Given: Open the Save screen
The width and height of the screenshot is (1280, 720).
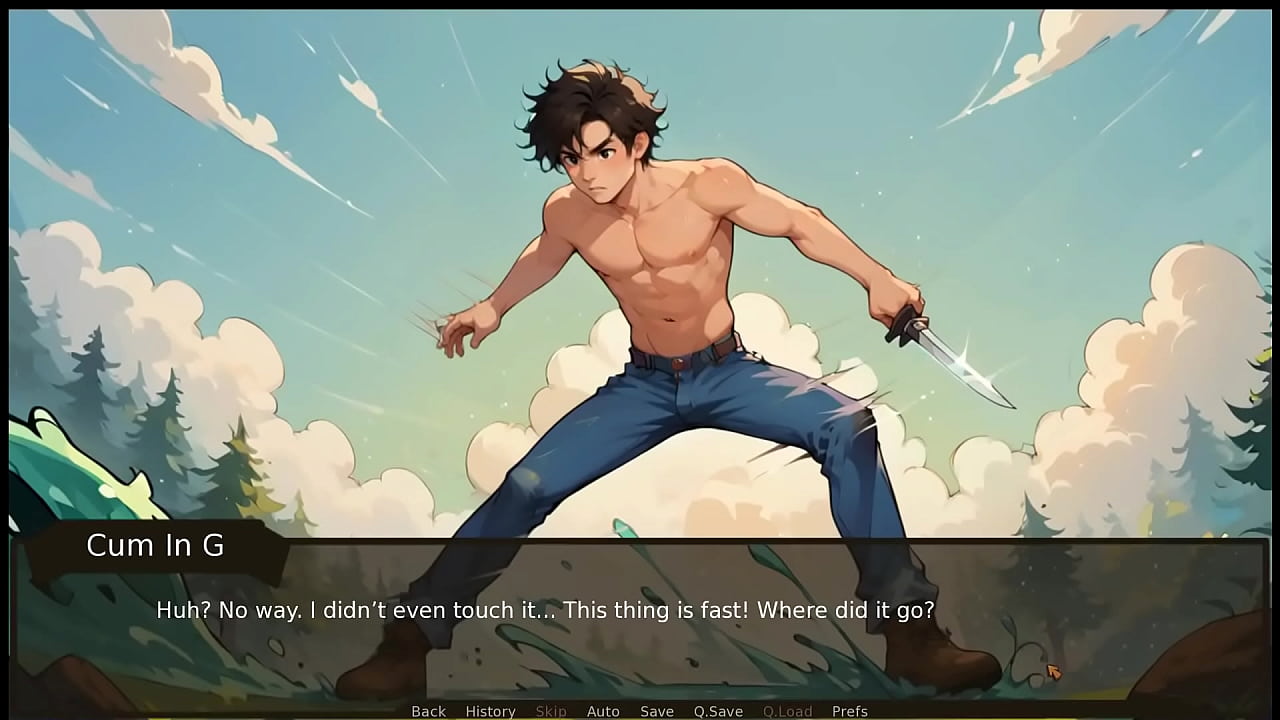Looking at the screenshot, I should [657, 711].
